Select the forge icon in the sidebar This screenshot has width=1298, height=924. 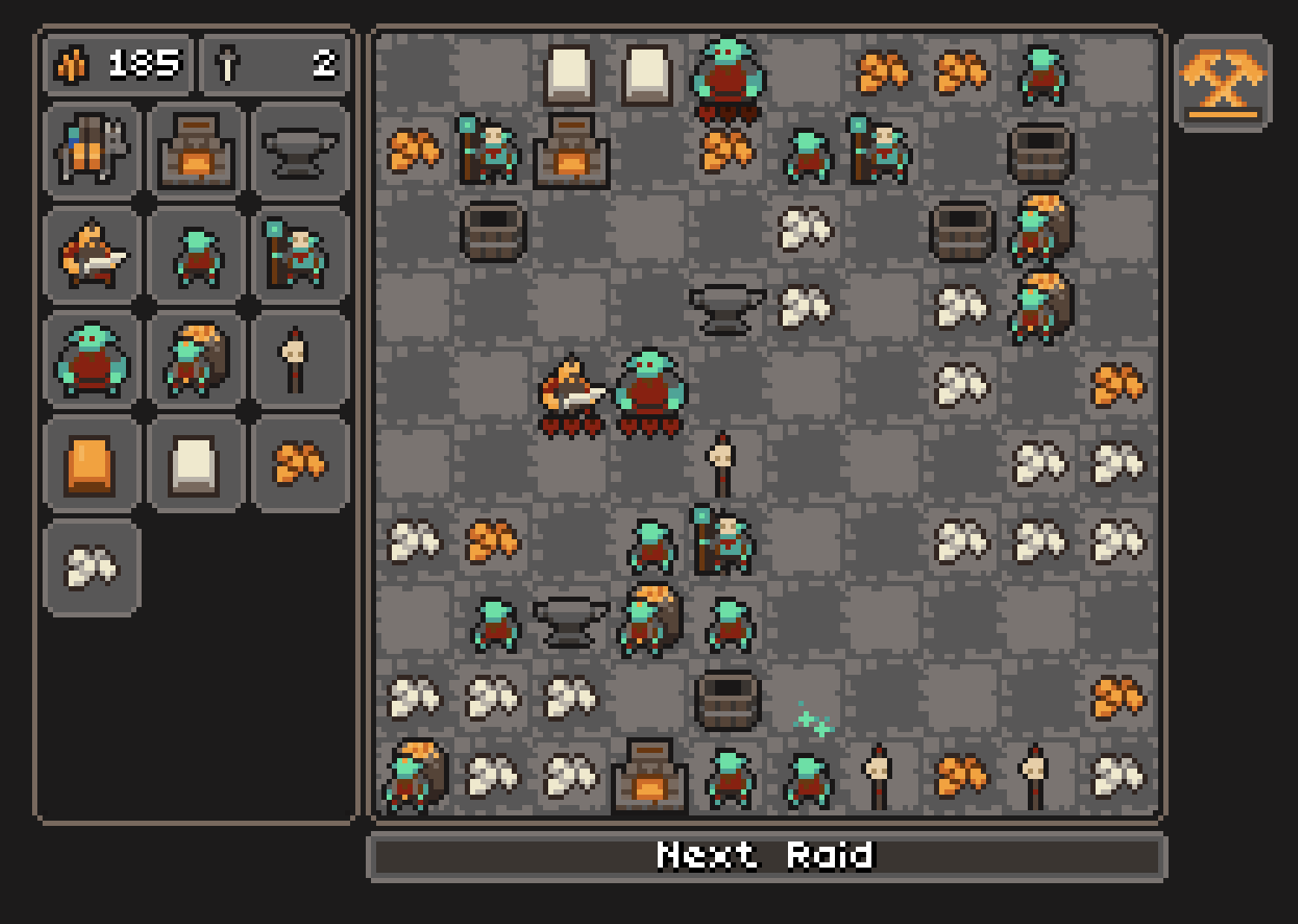[195, 152]
